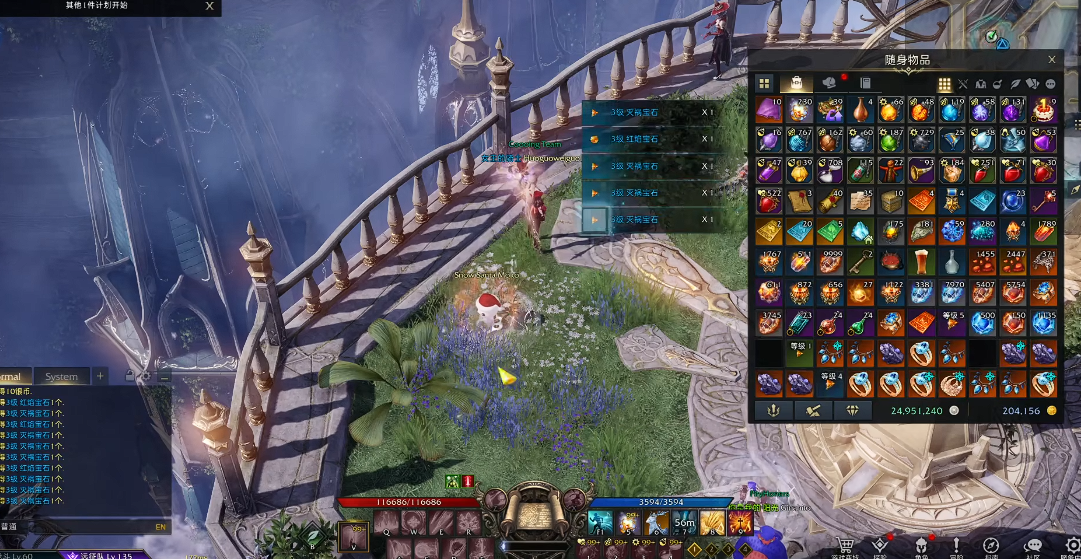This screenshot has width=1081, height=559.
Task: Switch to the System chat tab
Action: (x=61, y=376)
